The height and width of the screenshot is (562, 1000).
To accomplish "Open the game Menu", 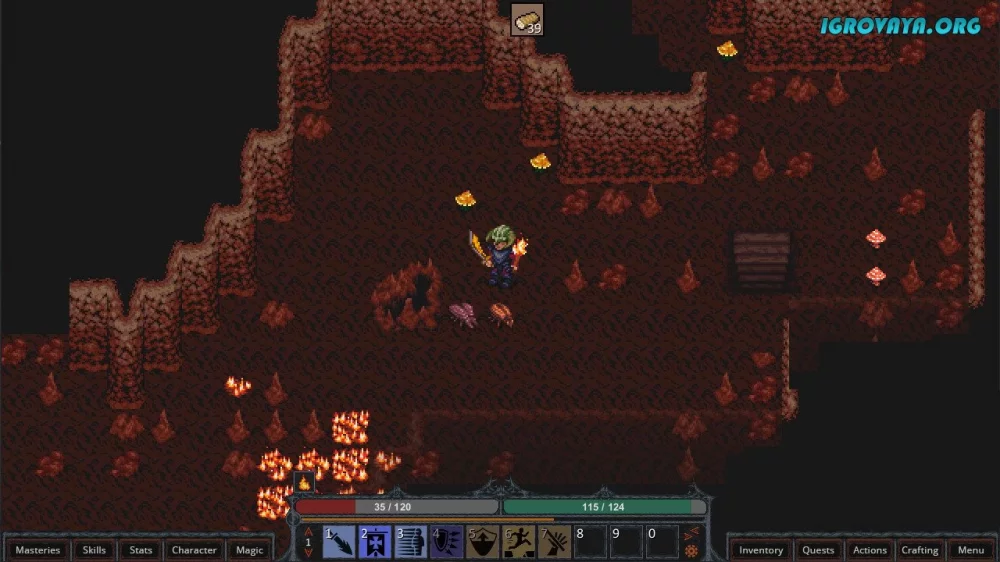I will 970,550.
